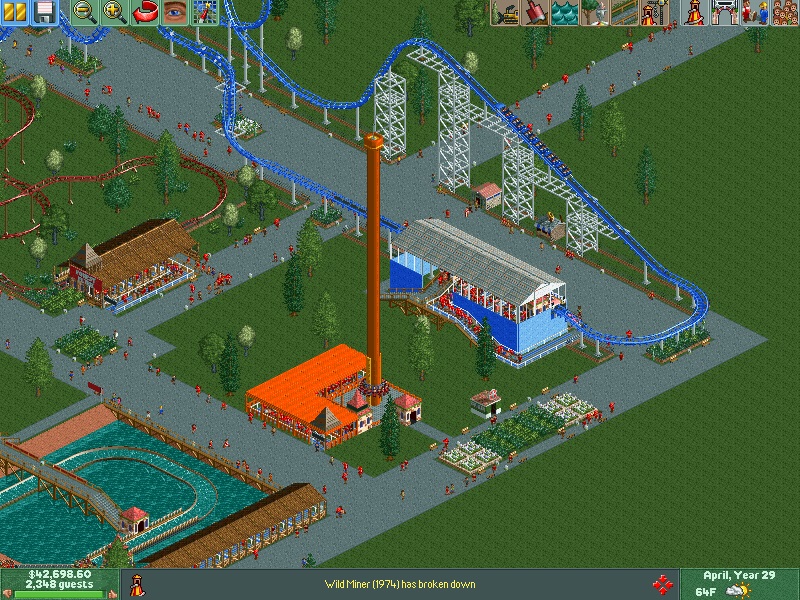800x600 pixels.
Task: Open the guests list
Action: [x=782, y=12]
